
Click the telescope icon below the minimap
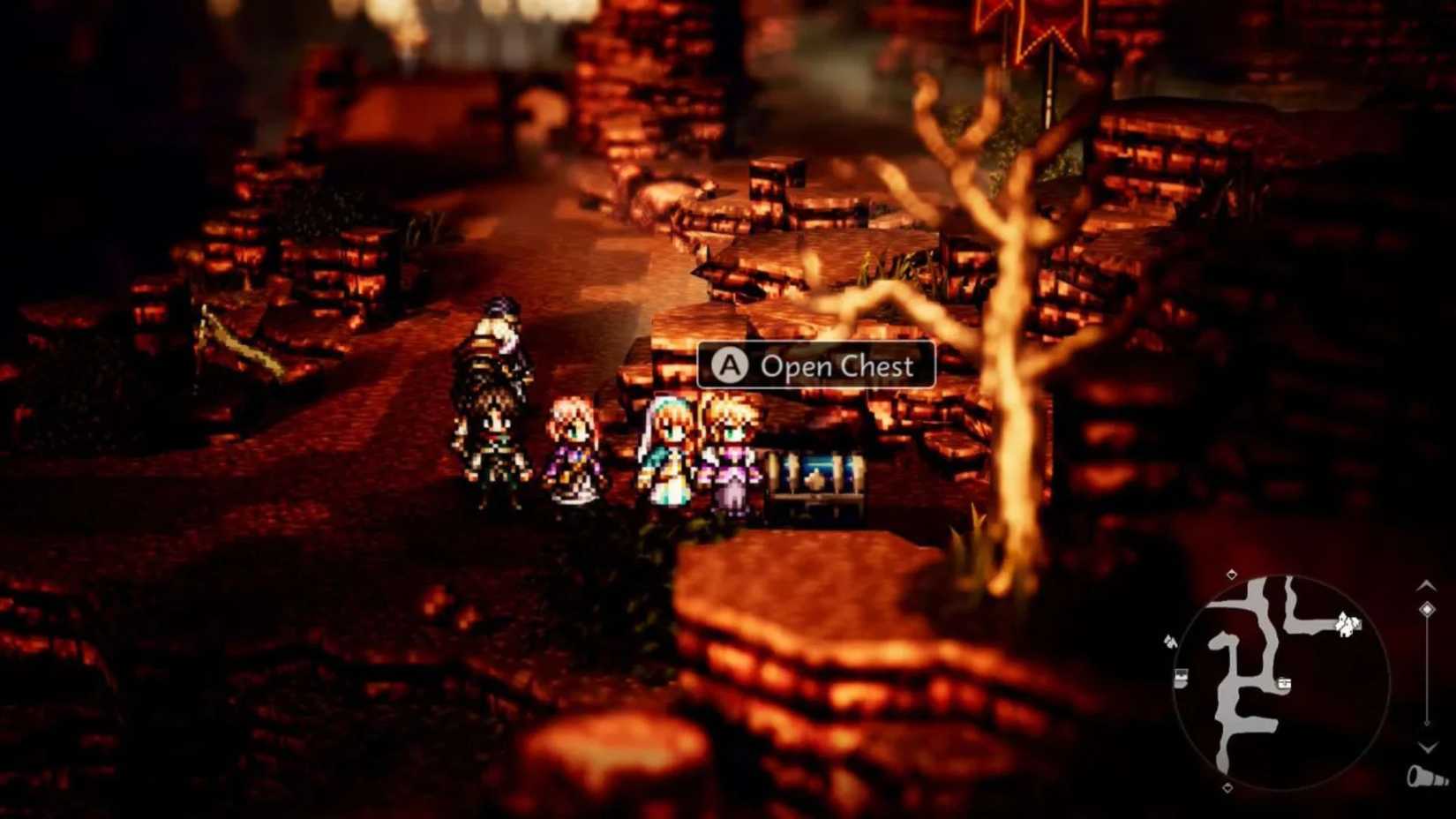point(1425,776)
